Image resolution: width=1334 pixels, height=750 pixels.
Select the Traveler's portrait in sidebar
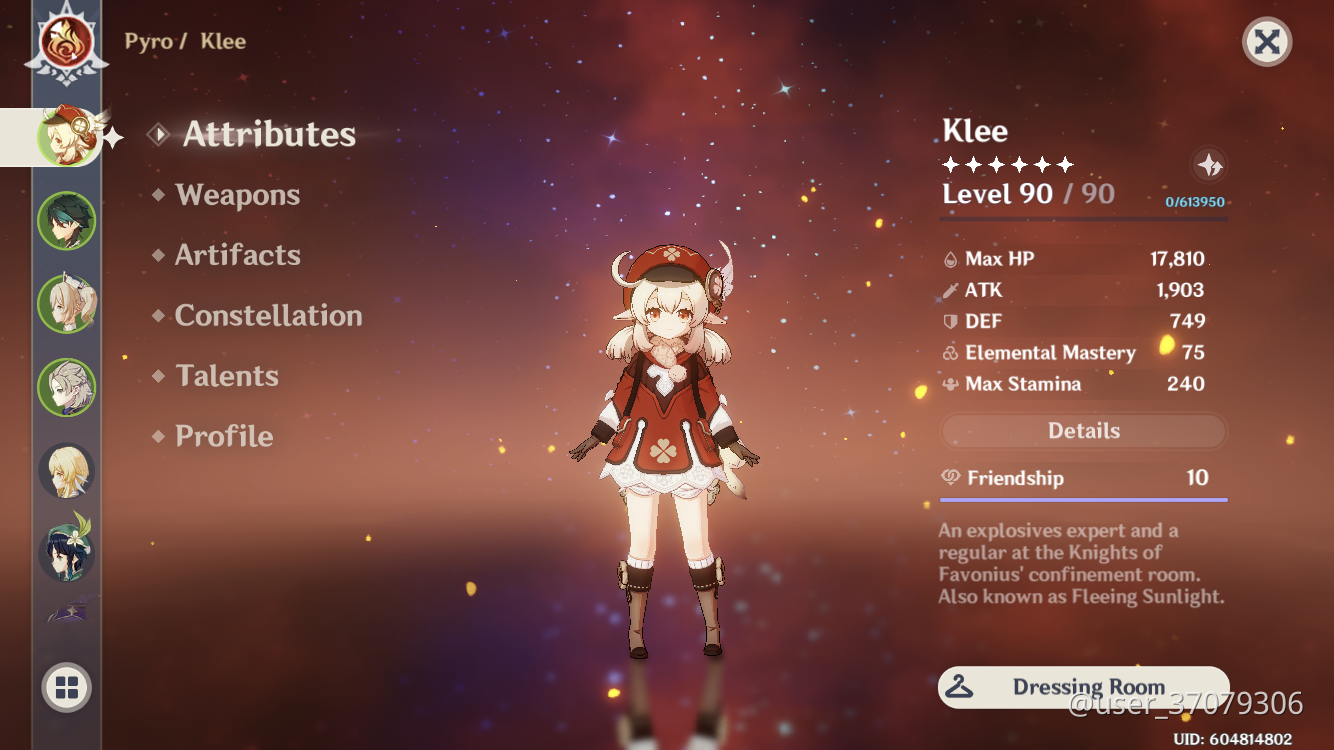[x=66, y=470]
